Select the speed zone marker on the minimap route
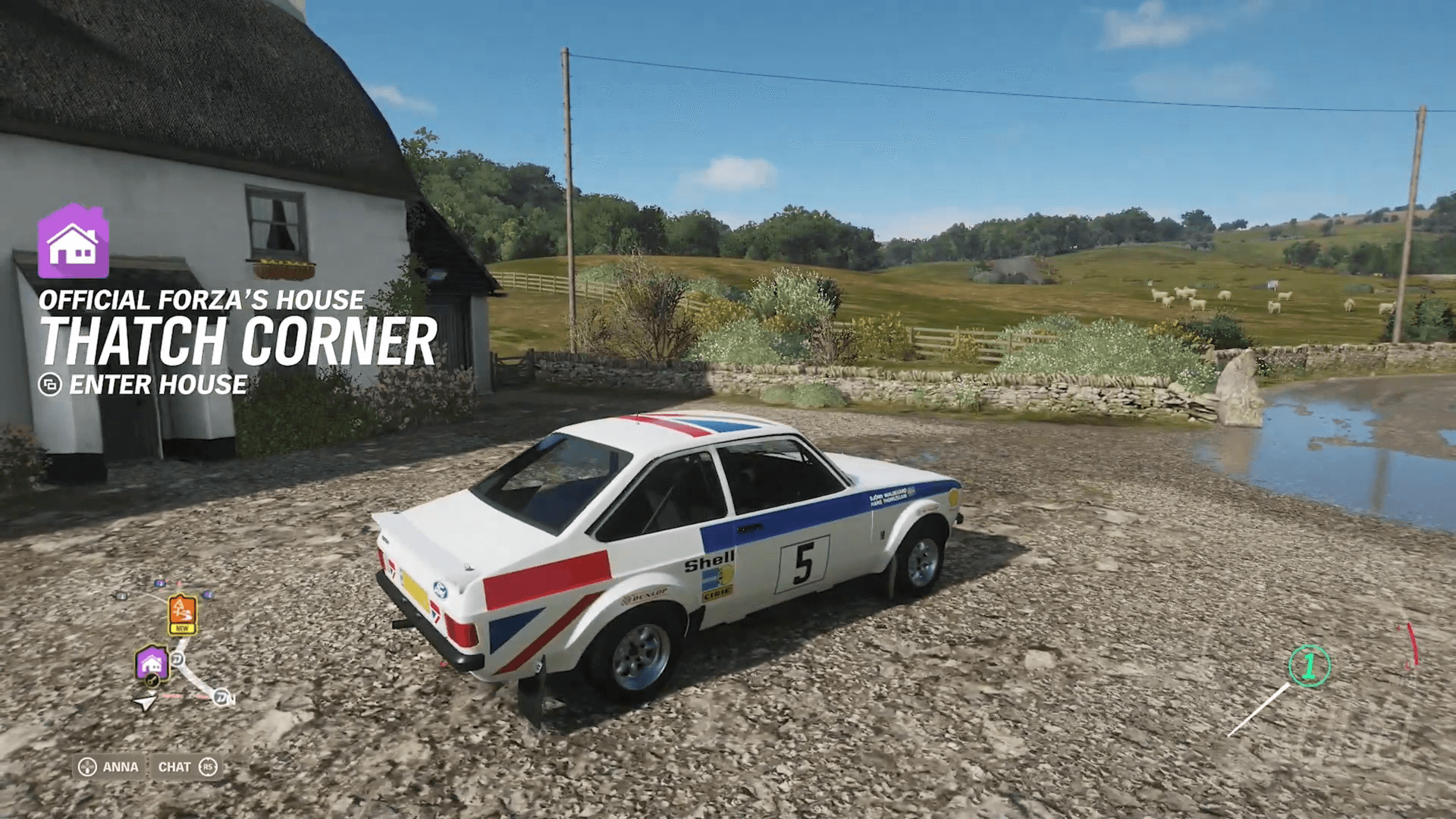 point(177,659)
